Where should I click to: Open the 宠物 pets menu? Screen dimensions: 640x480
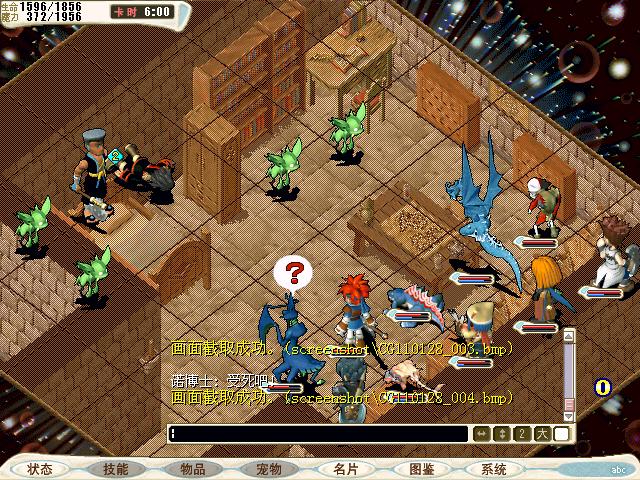click(x=268, y=469)
